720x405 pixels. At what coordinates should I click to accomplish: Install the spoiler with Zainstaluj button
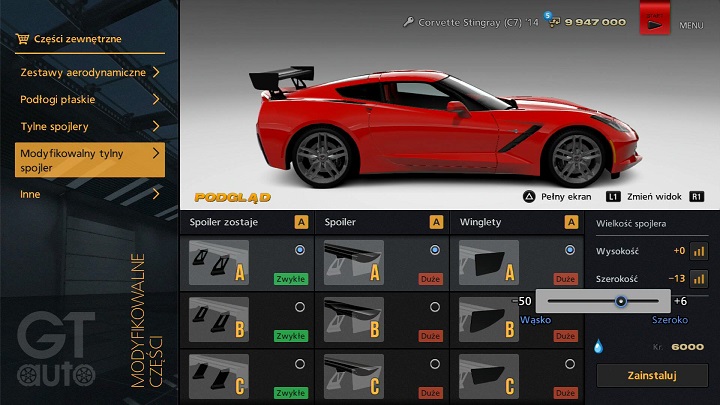[650, 376]
